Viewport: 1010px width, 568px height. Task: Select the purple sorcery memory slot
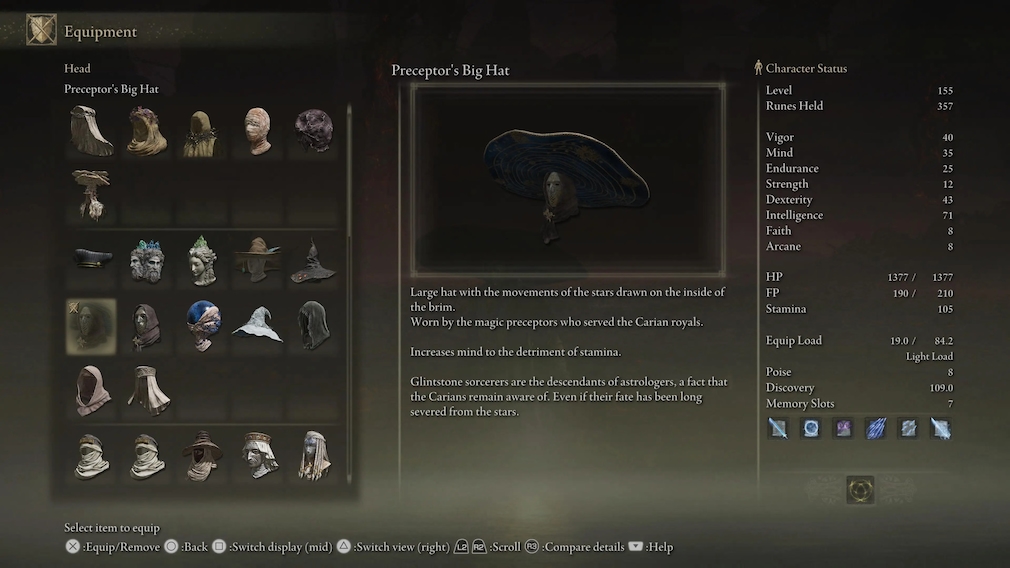coord(843,429)
